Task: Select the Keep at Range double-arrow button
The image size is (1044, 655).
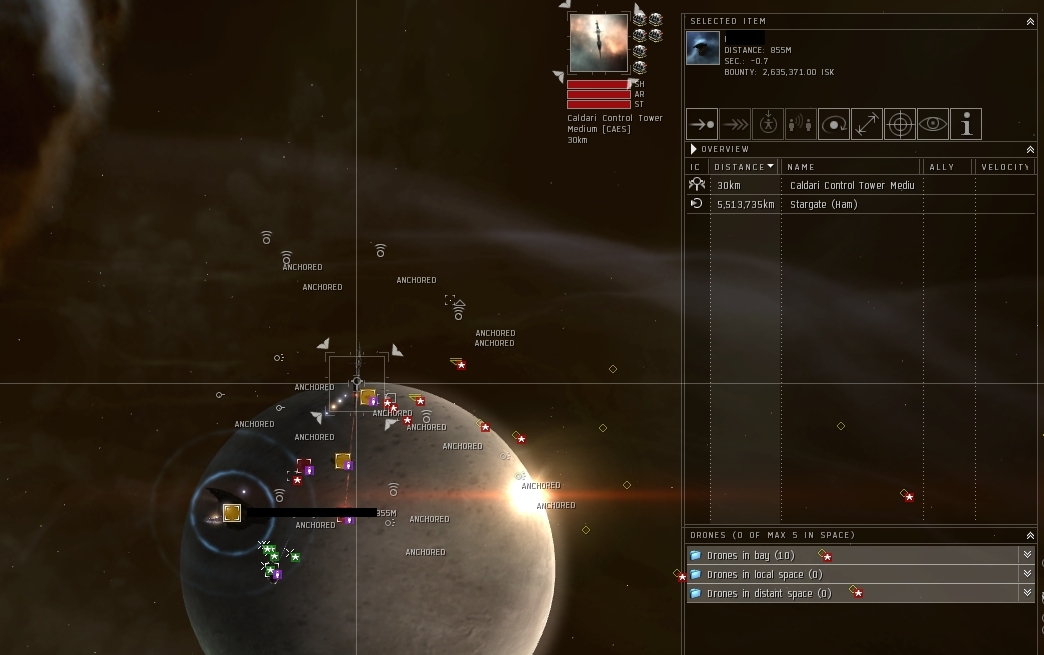Action: point(867,124)
